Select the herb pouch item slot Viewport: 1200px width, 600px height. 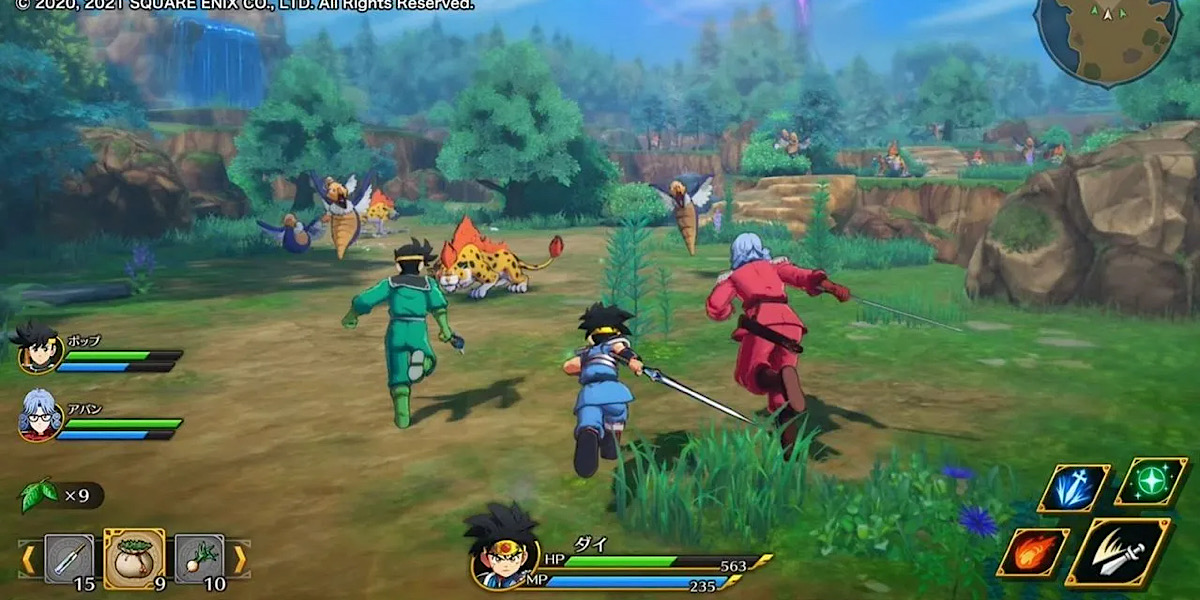tap(134, 558)
